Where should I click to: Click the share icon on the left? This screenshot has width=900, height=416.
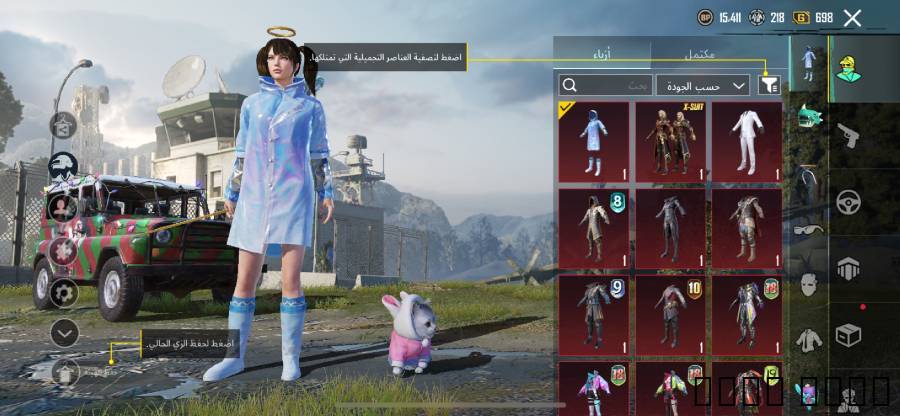pyautogui.click(x=64, y=126)
